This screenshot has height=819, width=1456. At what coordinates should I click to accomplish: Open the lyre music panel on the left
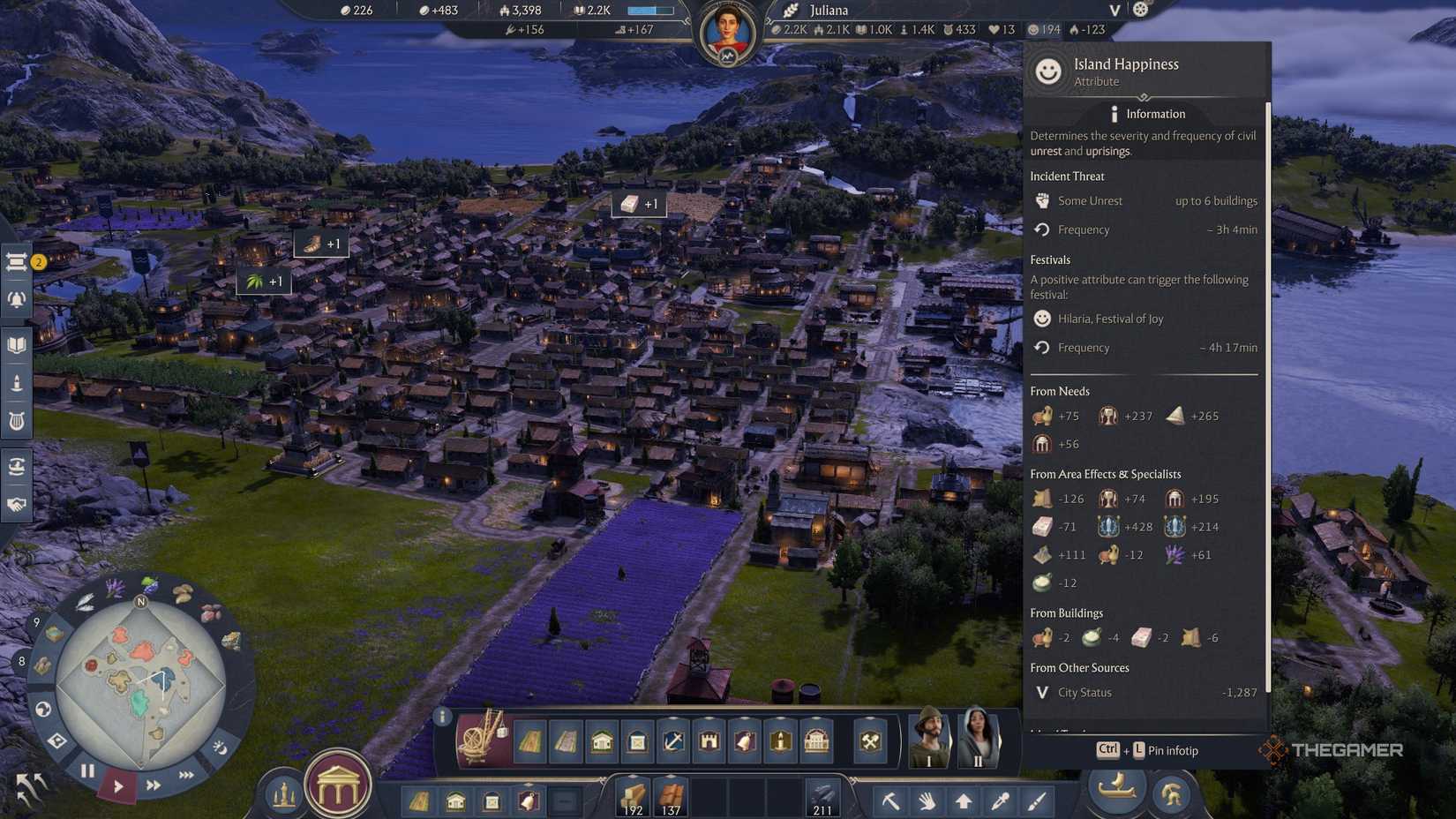coord(16,421)
